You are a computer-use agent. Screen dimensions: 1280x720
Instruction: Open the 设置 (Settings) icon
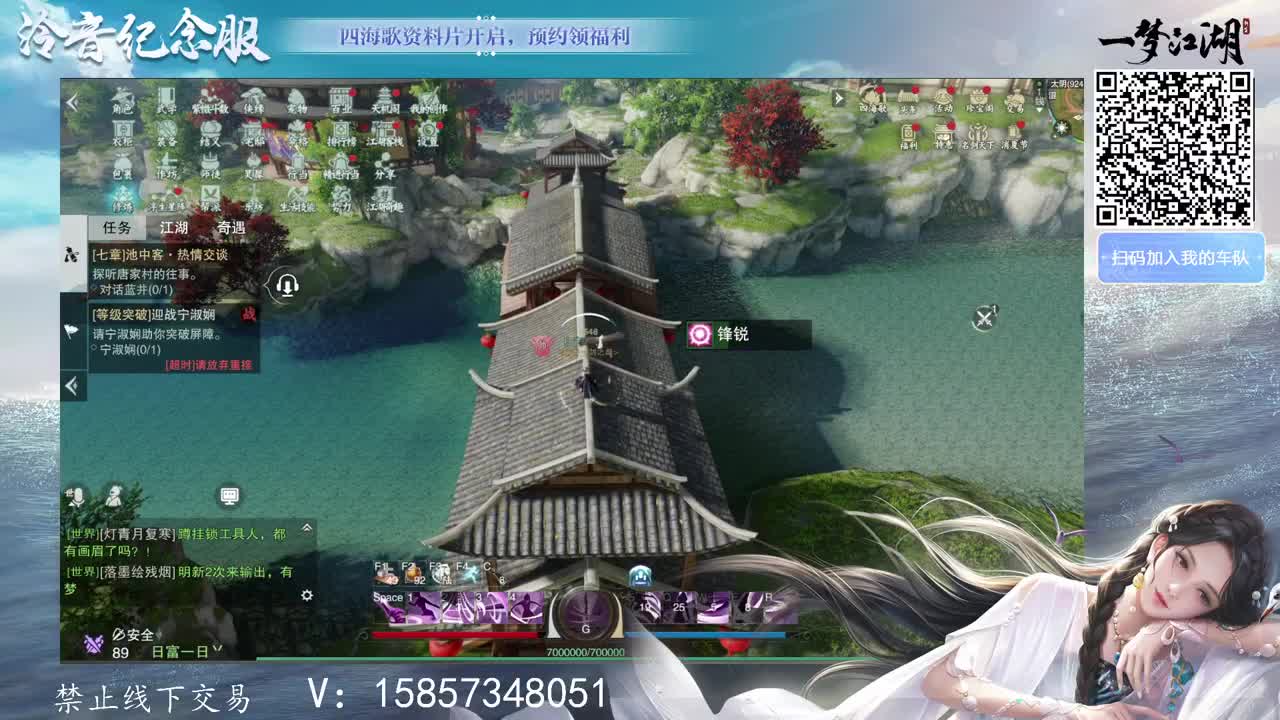[427, 131]
